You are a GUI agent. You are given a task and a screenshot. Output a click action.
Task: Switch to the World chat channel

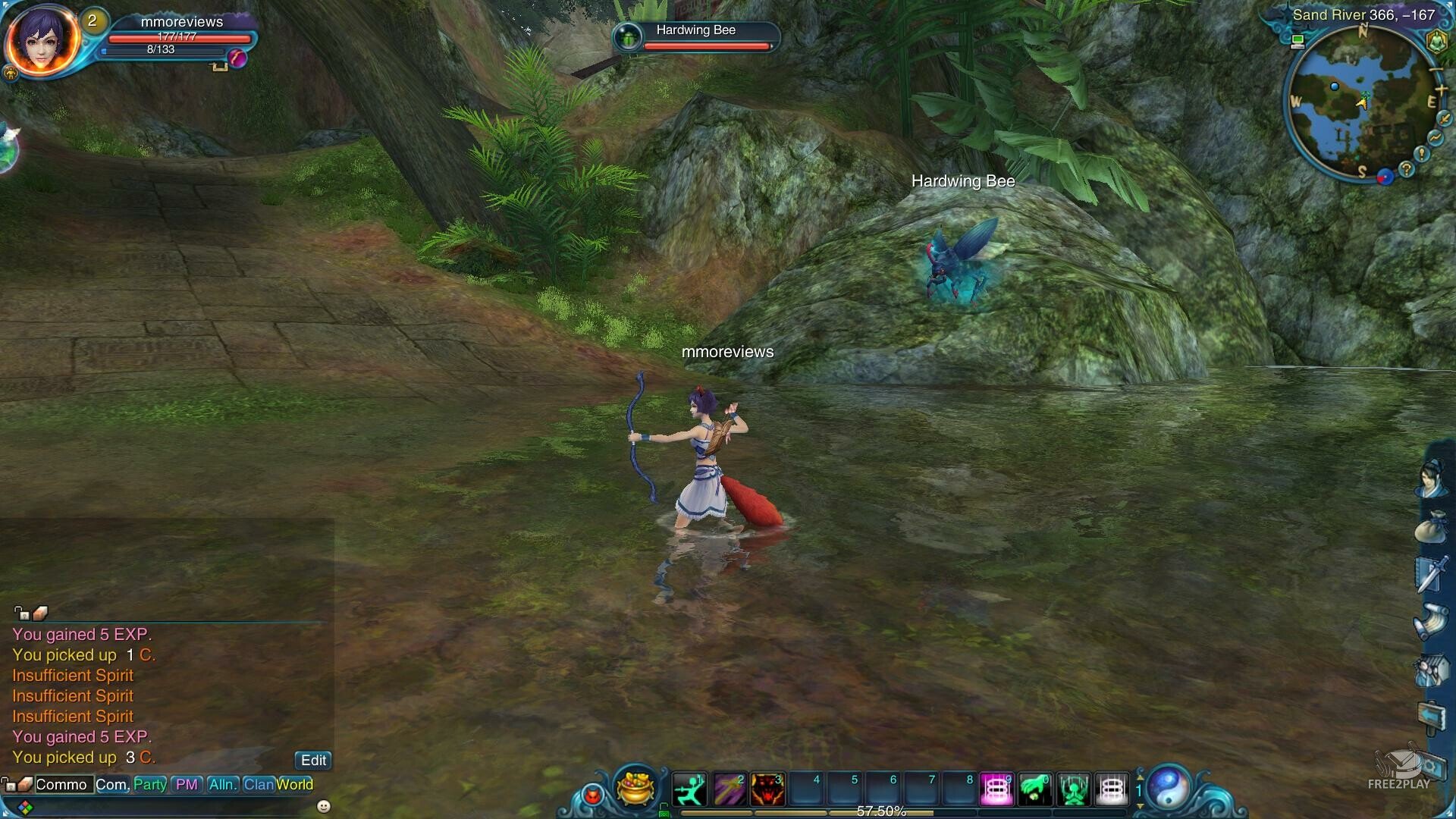click(x=295, y=784)
